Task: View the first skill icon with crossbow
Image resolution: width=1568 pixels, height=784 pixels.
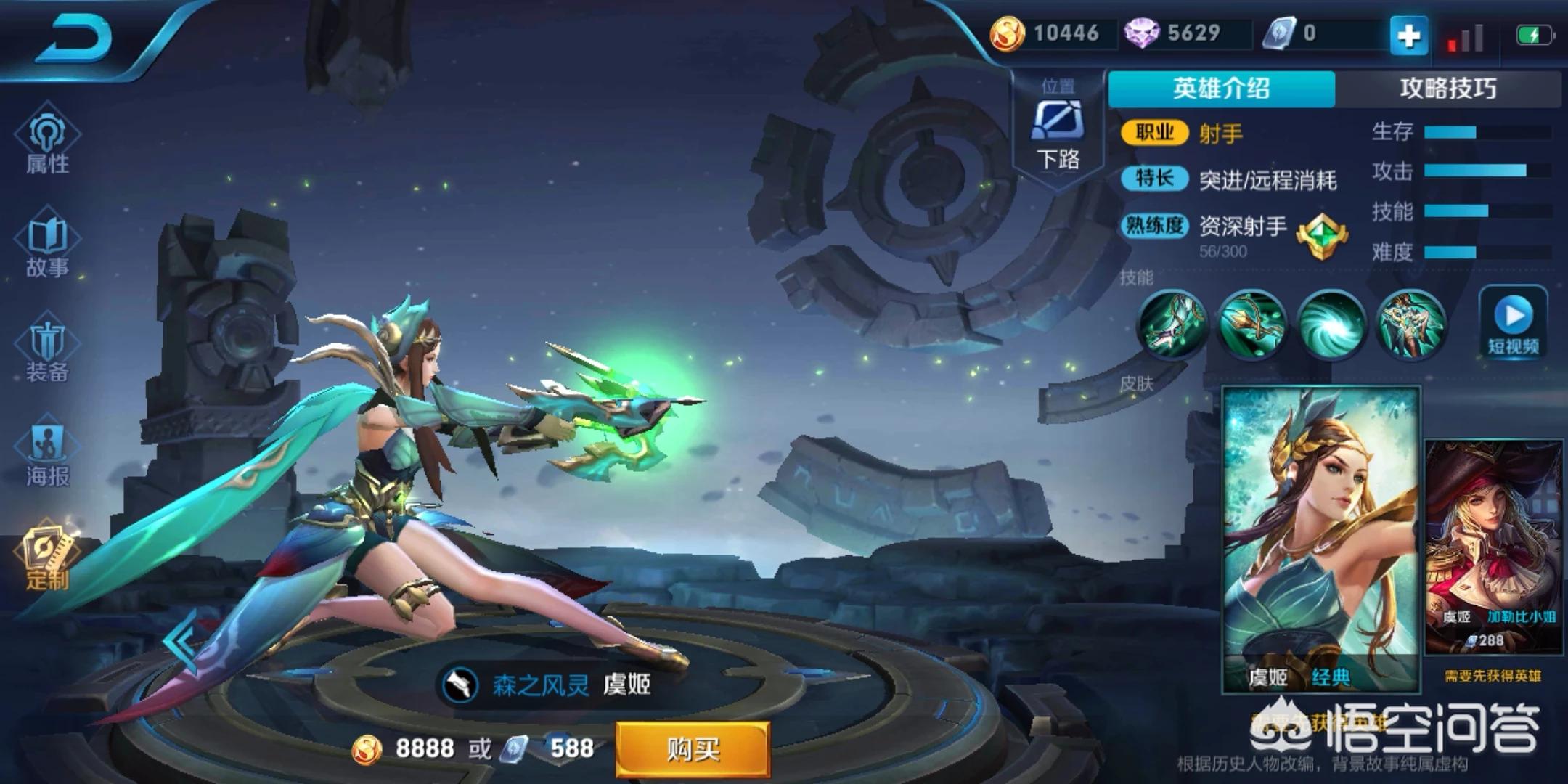Action: [1172, 325]
